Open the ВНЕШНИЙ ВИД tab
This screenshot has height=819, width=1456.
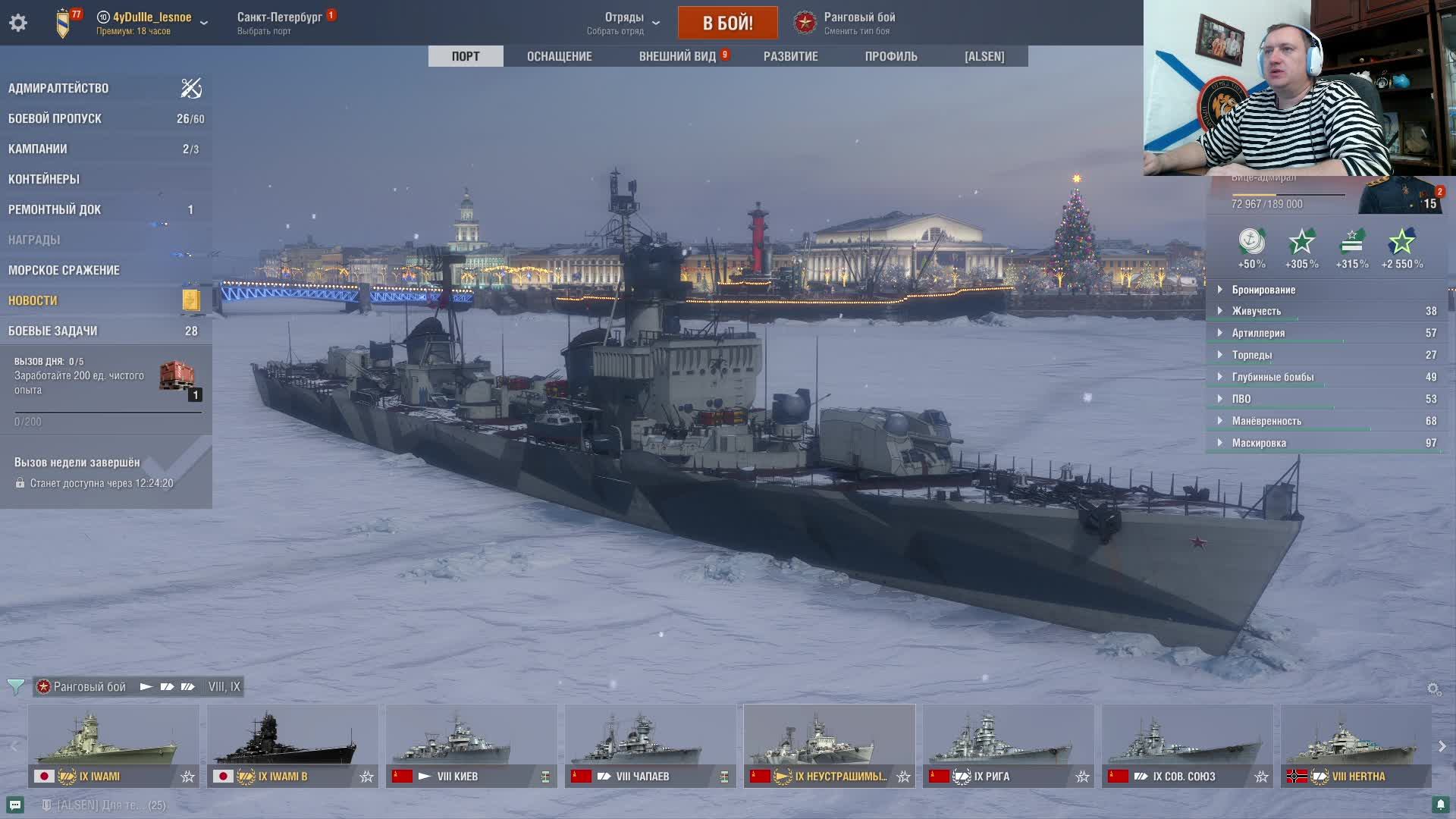coord(677,56)
